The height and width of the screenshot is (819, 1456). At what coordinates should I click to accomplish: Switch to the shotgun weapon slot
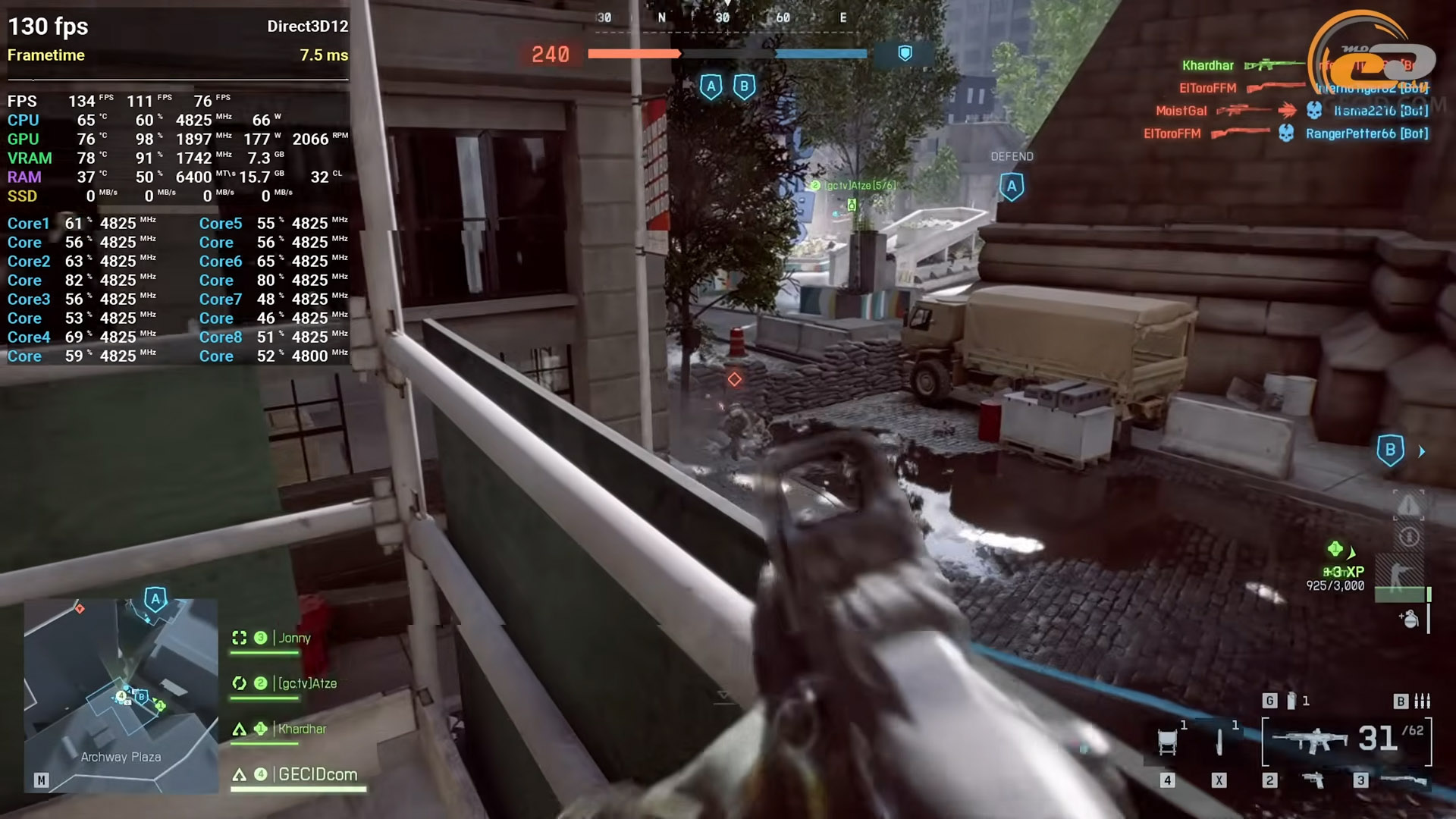(x=1403, y=780)
